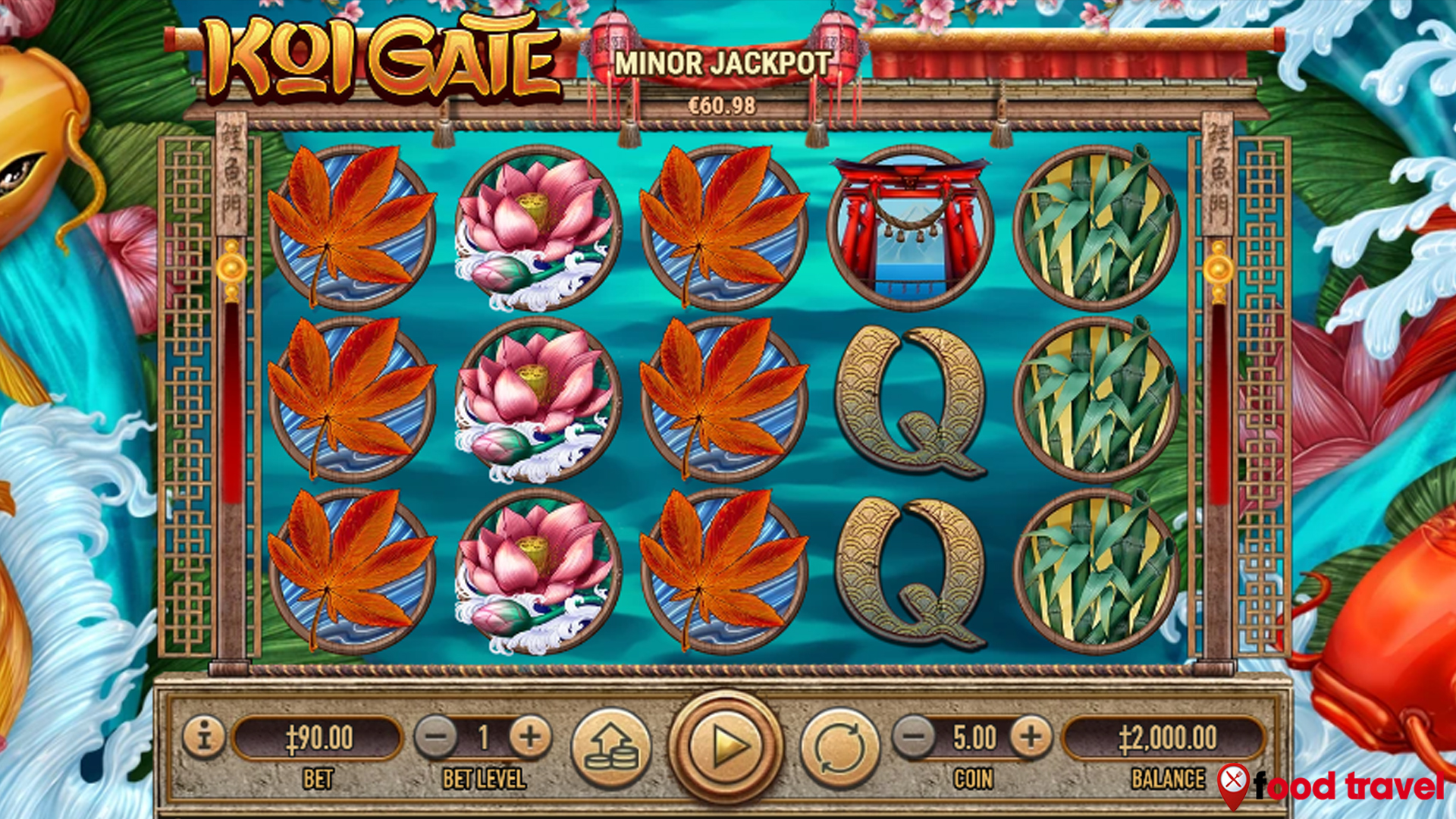Viewport: 1456px width, 819px height.
Task: Open the game info paytable button
Action: (x=203, y=736)
